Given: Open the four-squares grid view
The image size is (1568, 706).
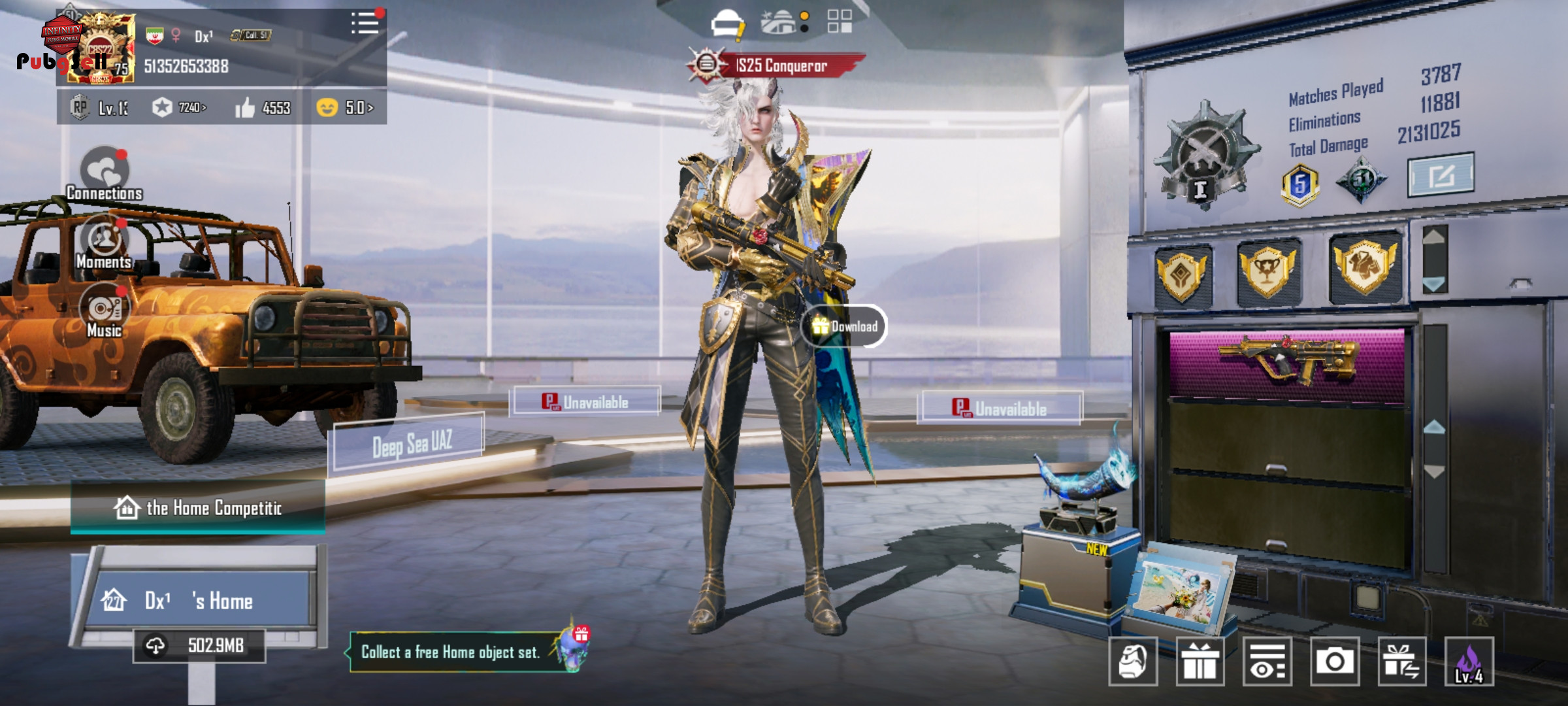Looking at the screenshot, I should coord(840,21).
